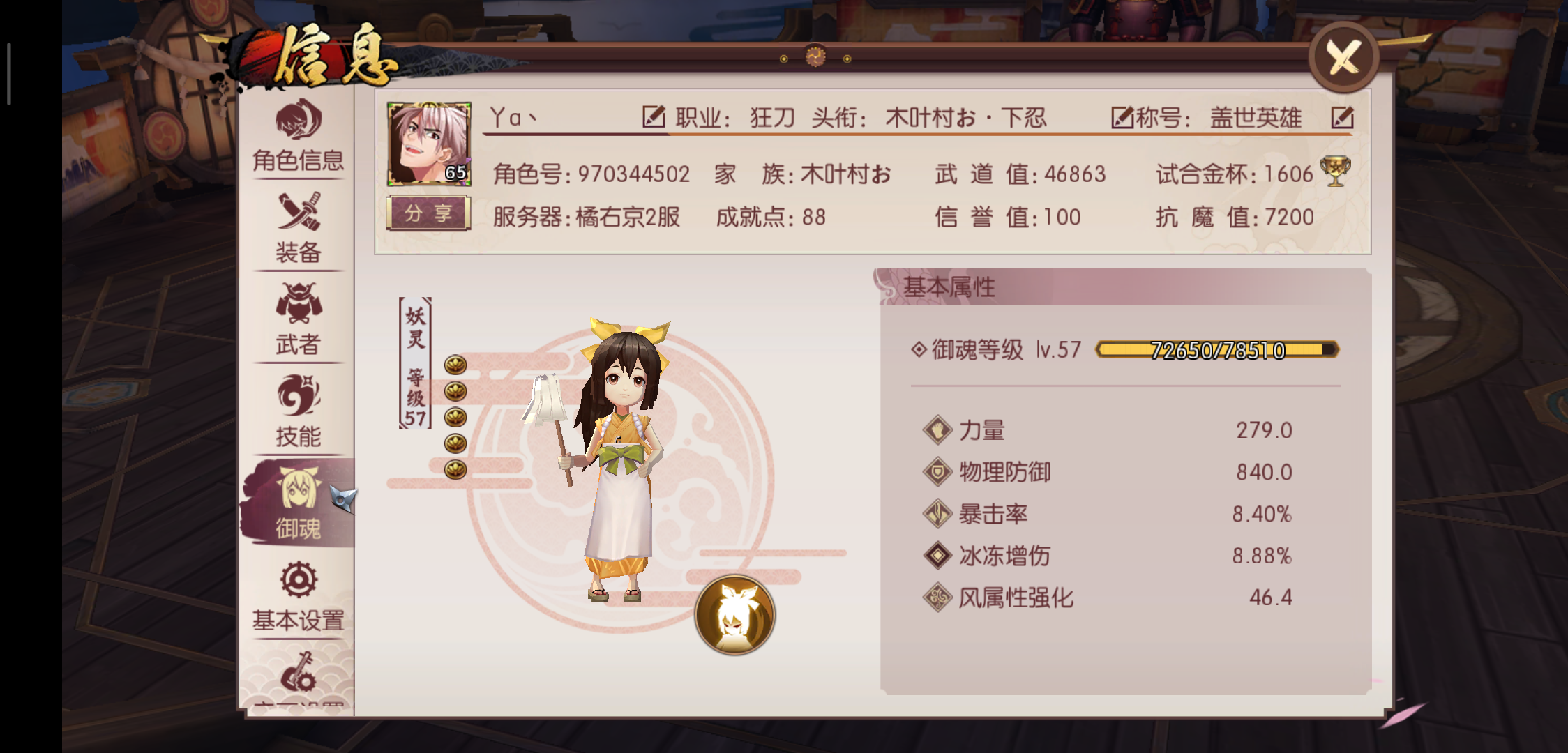1568x753 pixels.
Task: Click the edit pencil beside player name Ya丶
Action: tap(654, 117)
